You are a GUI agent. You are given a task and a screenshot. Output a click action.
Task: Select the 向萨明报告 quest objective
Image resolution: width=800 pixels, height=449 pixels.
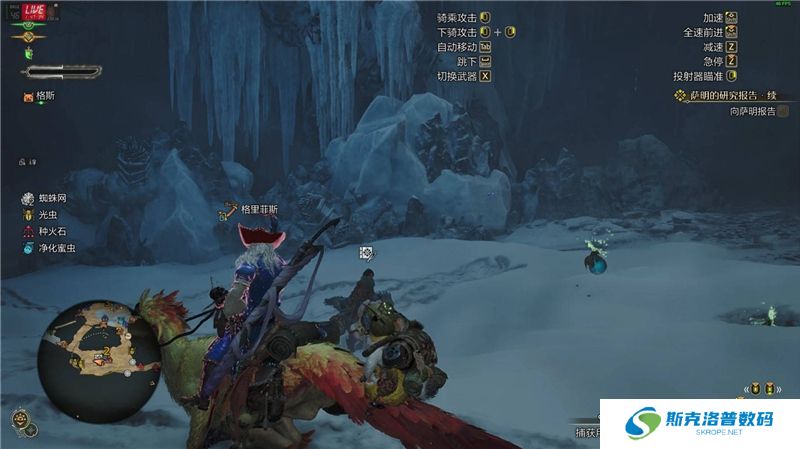(x=739, y=111)
